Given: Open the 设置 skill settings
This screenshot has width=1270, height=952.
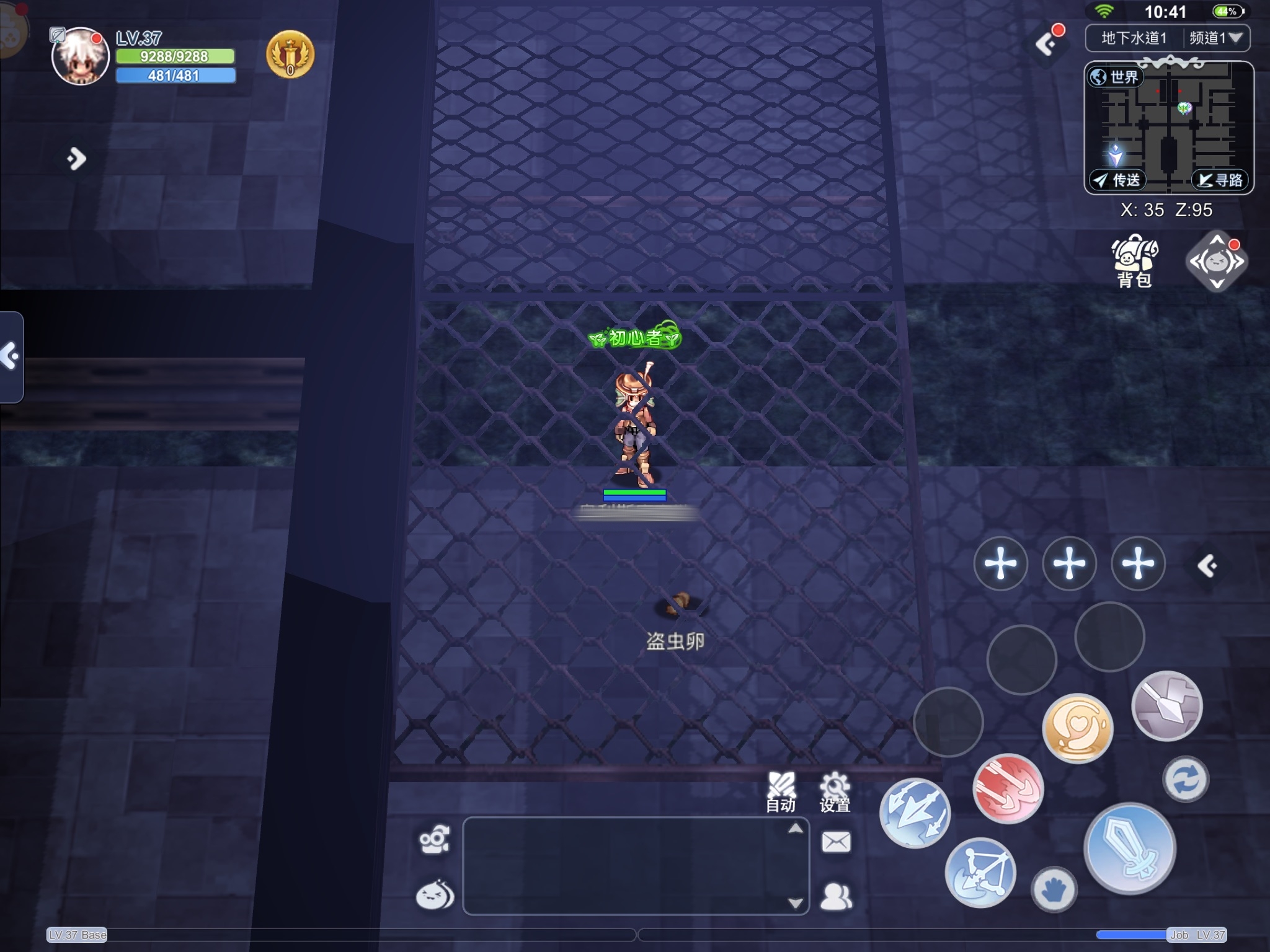Looking at the screenshot, I should (x=835, y=792).
